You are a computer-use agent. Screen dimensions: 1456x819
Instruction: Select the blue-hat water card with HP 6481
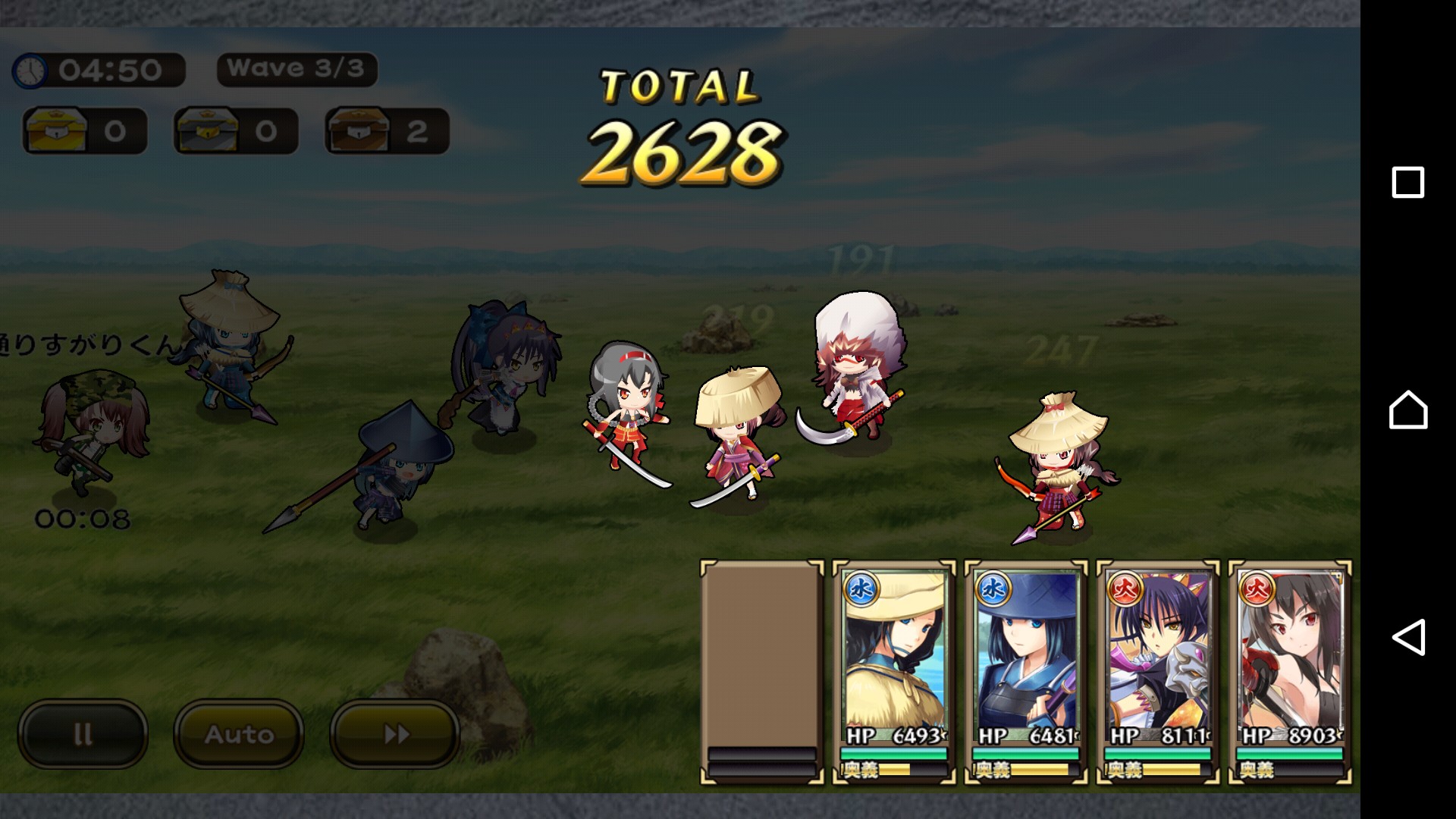point(1026,672)
